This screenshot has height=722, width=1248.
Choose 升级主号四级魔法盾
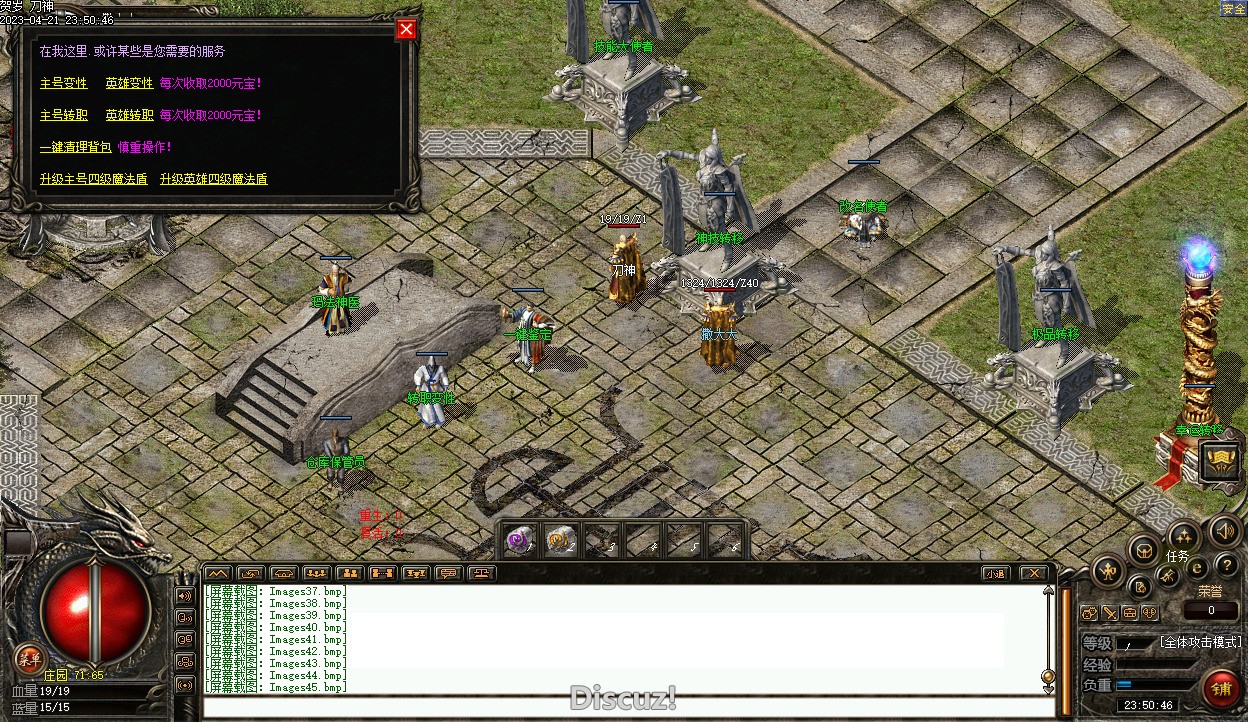(x=94, y=179)
